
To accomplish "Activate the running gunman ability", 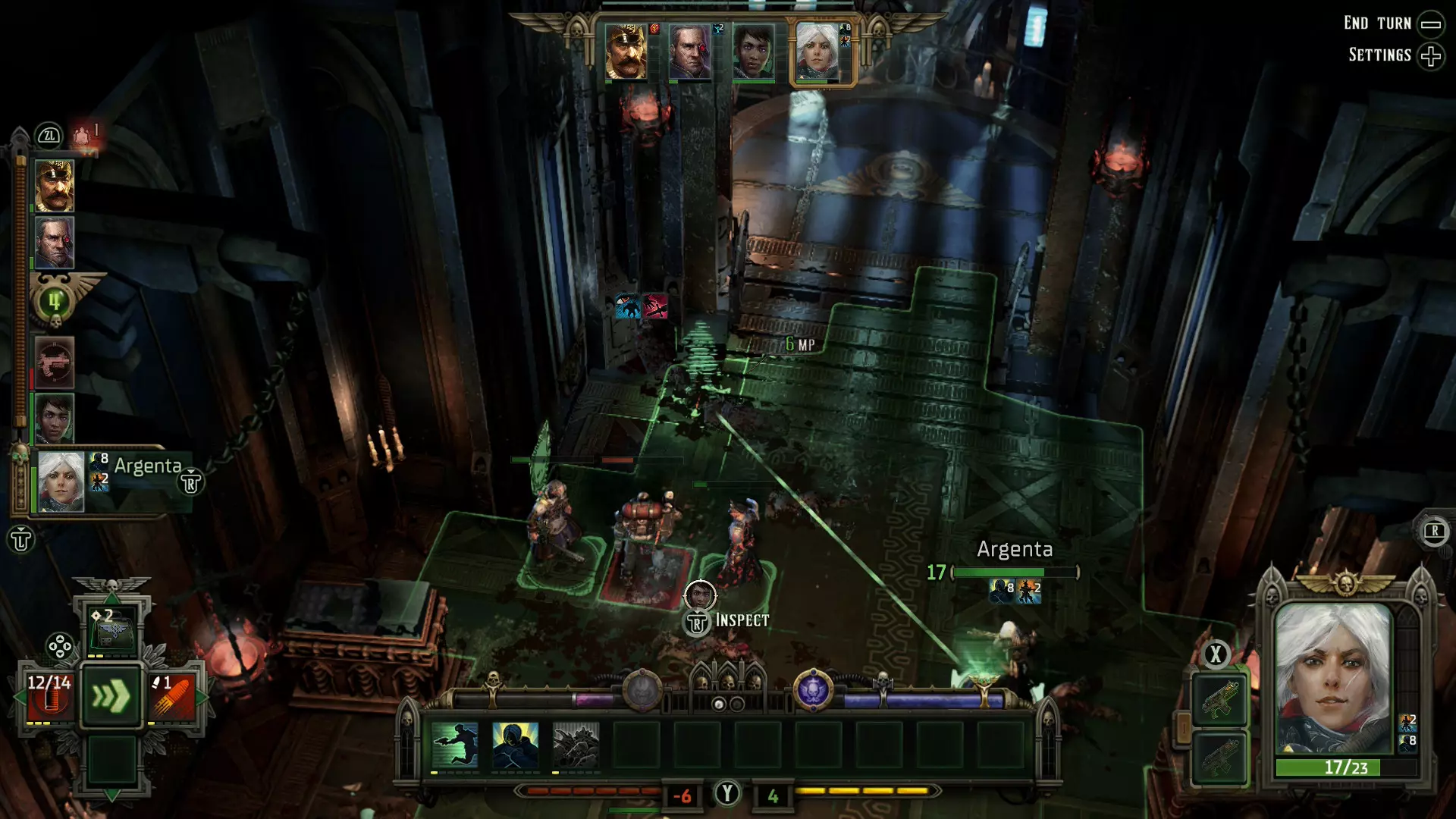I will (455, 745).
